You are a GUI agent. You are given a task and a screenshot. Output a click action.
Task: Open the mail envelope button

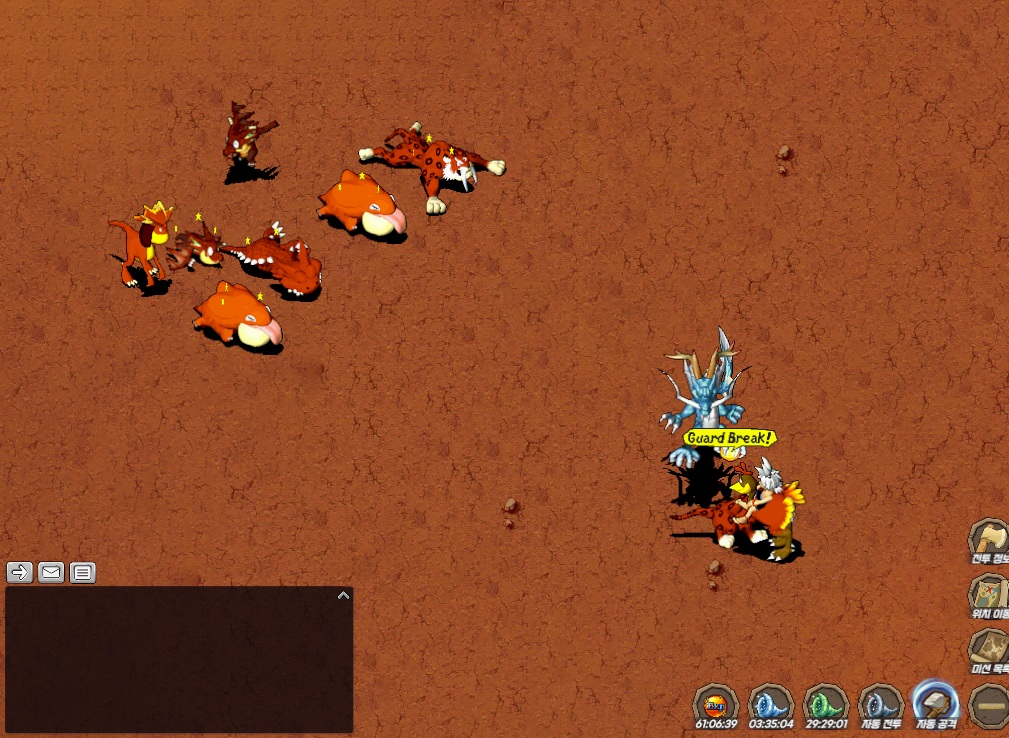tap(51, 572)
